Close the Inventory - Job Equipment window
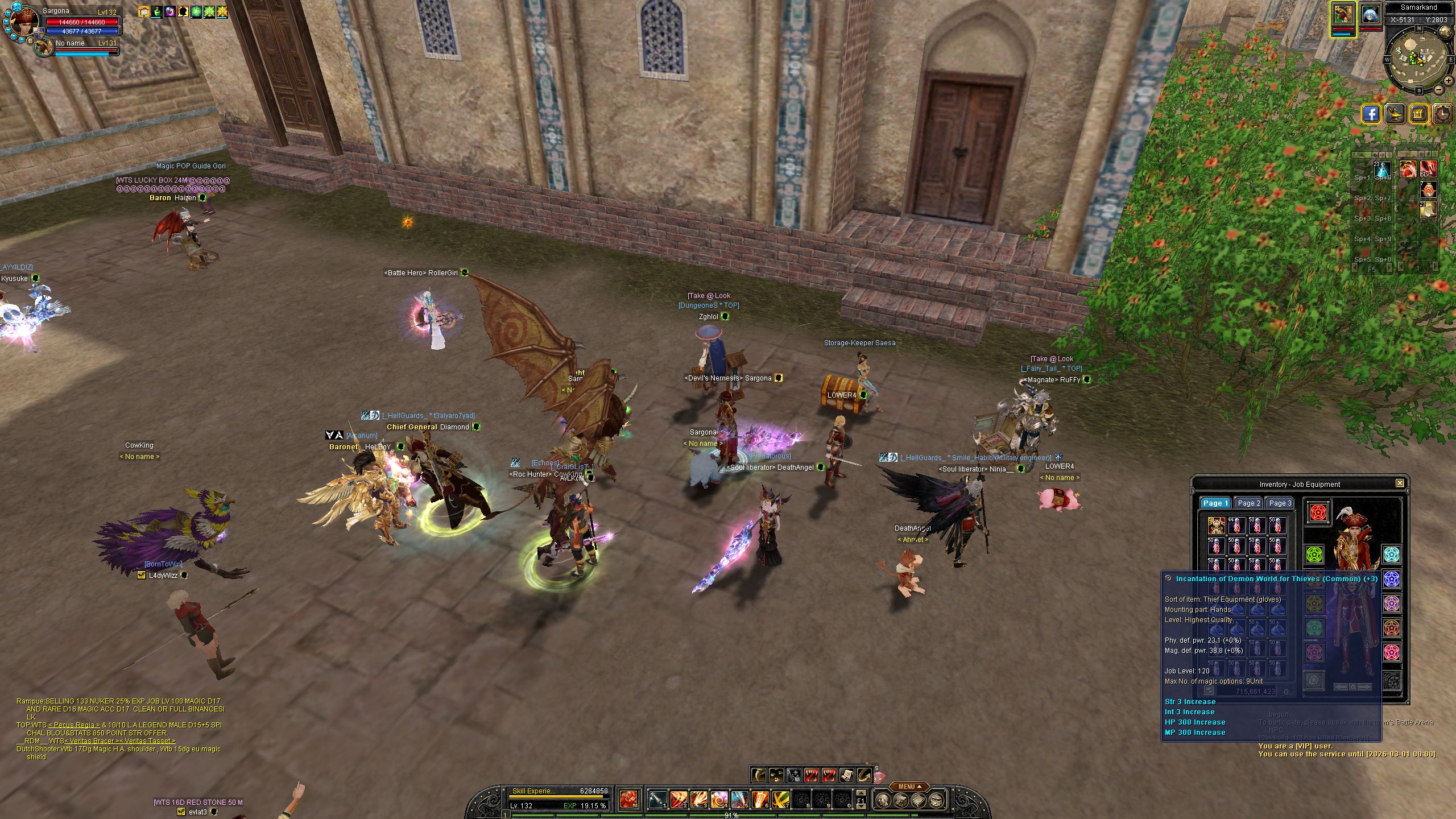This screenshot has height=819, width=1456. pyautogui.click(x=1400, y=483)
